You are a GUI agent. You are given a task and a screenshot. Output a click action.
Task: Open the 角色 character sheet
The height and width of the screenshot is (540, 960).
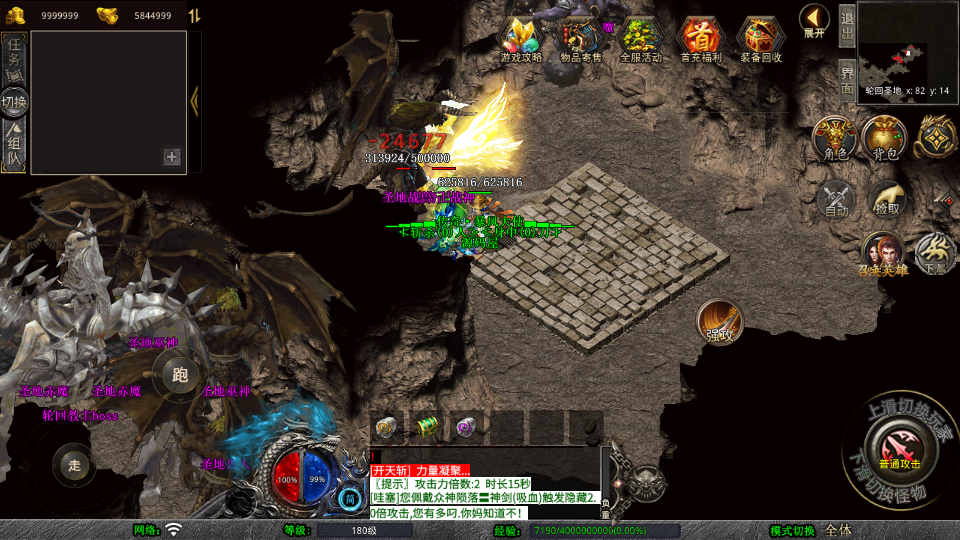[834, 138]
